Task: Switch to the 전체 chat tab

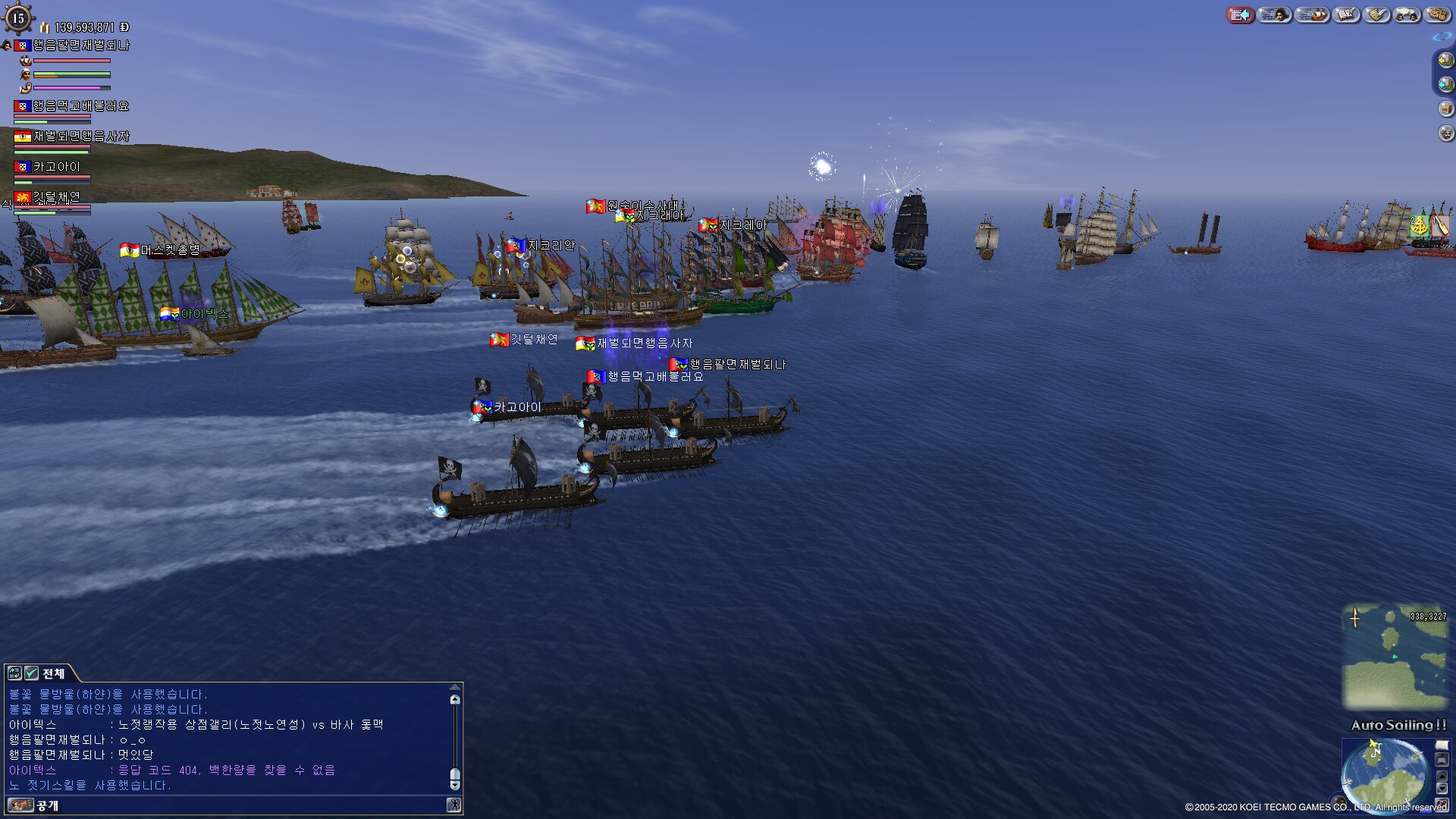Action: pyautogui.click(x=53, y=673)
